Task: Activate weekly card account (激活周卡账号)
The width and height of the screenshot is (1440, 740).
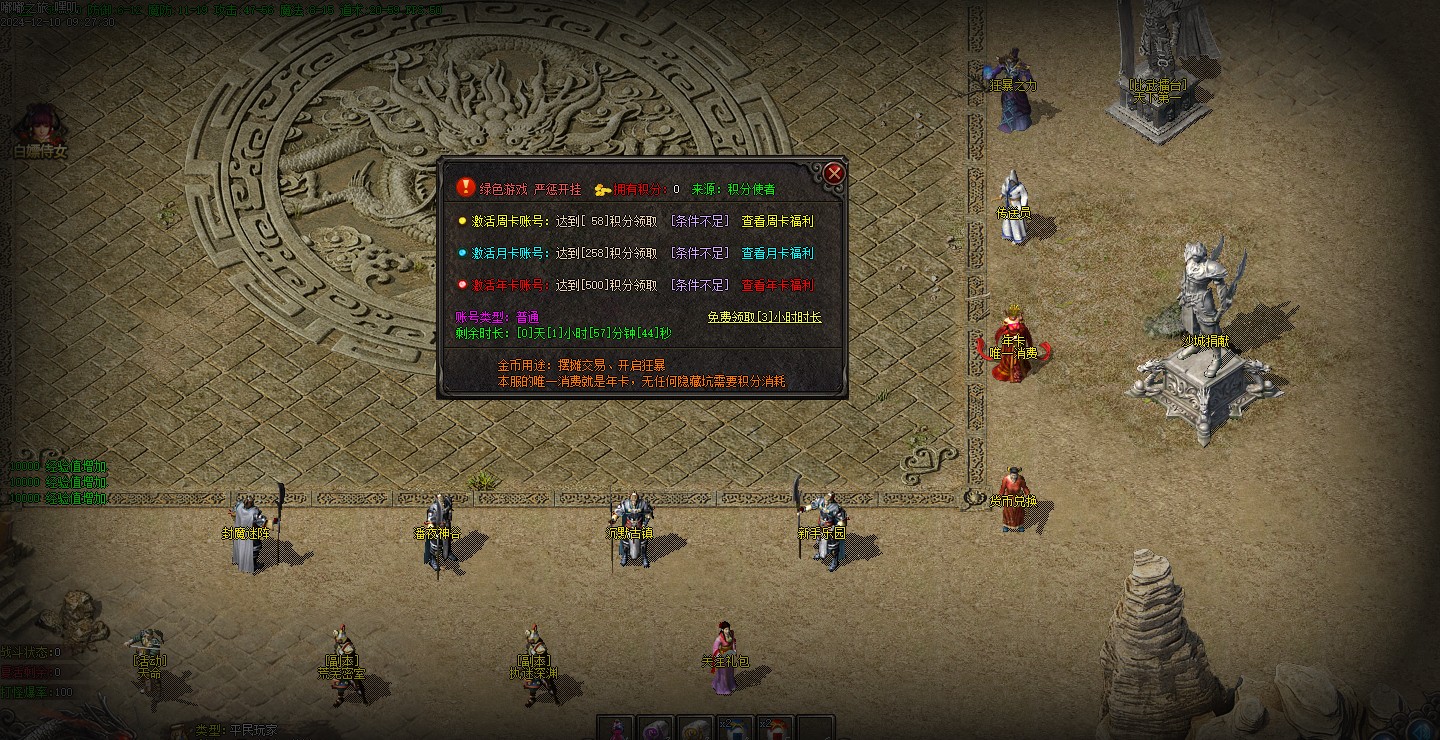Action: (x=509, y=221)
